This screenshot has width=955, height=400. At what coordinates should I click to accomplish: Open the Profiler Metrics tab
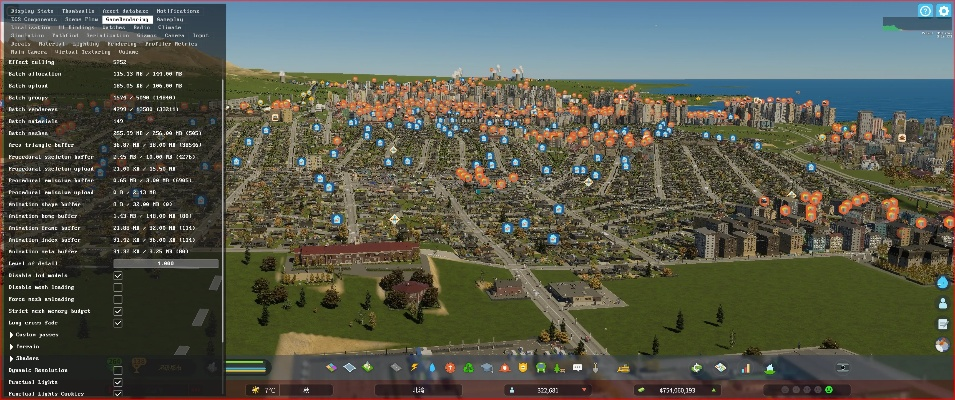172,44
